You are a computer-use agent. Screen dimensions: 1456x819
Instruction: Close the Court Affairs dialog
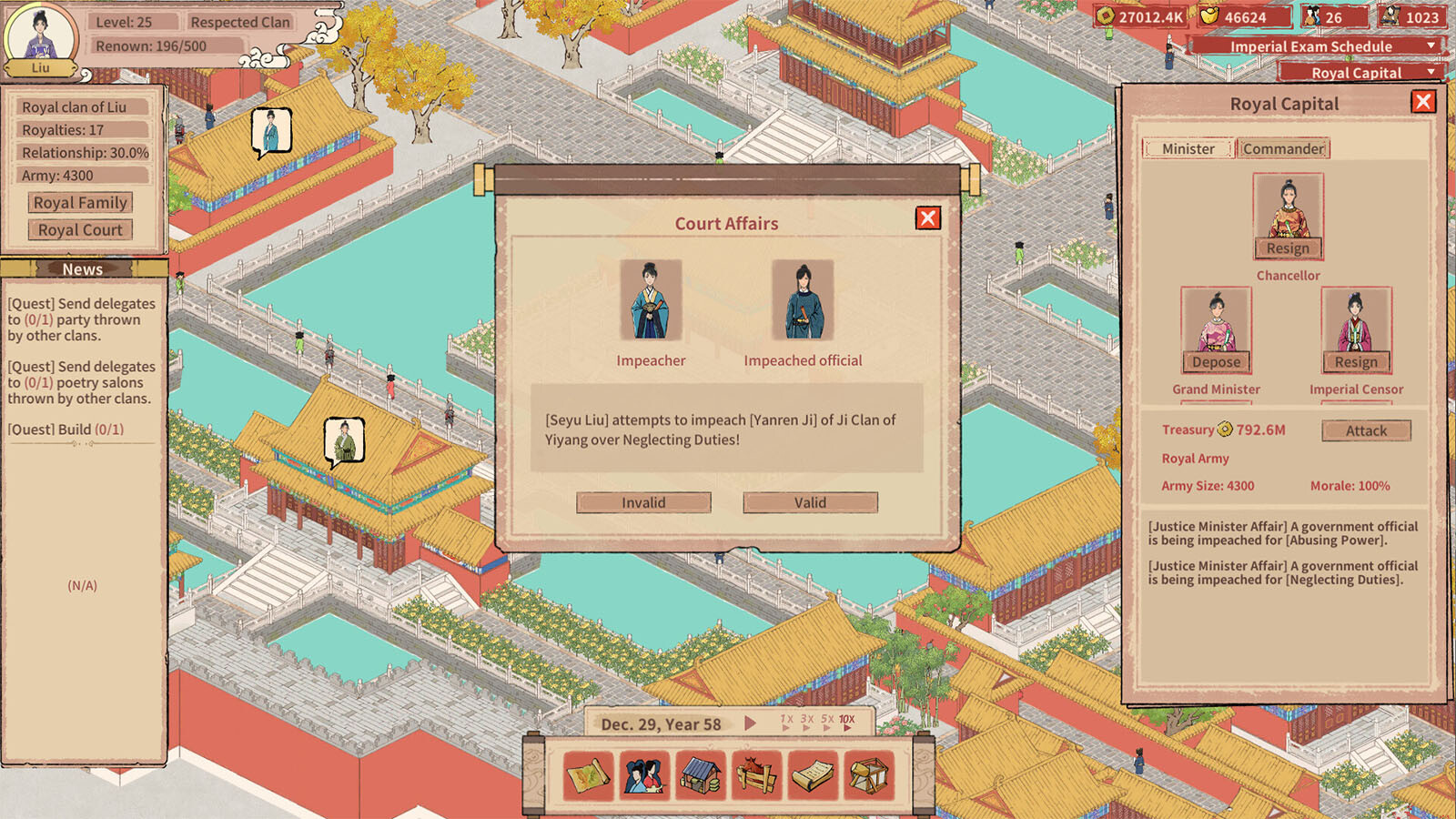pos(927,218)
